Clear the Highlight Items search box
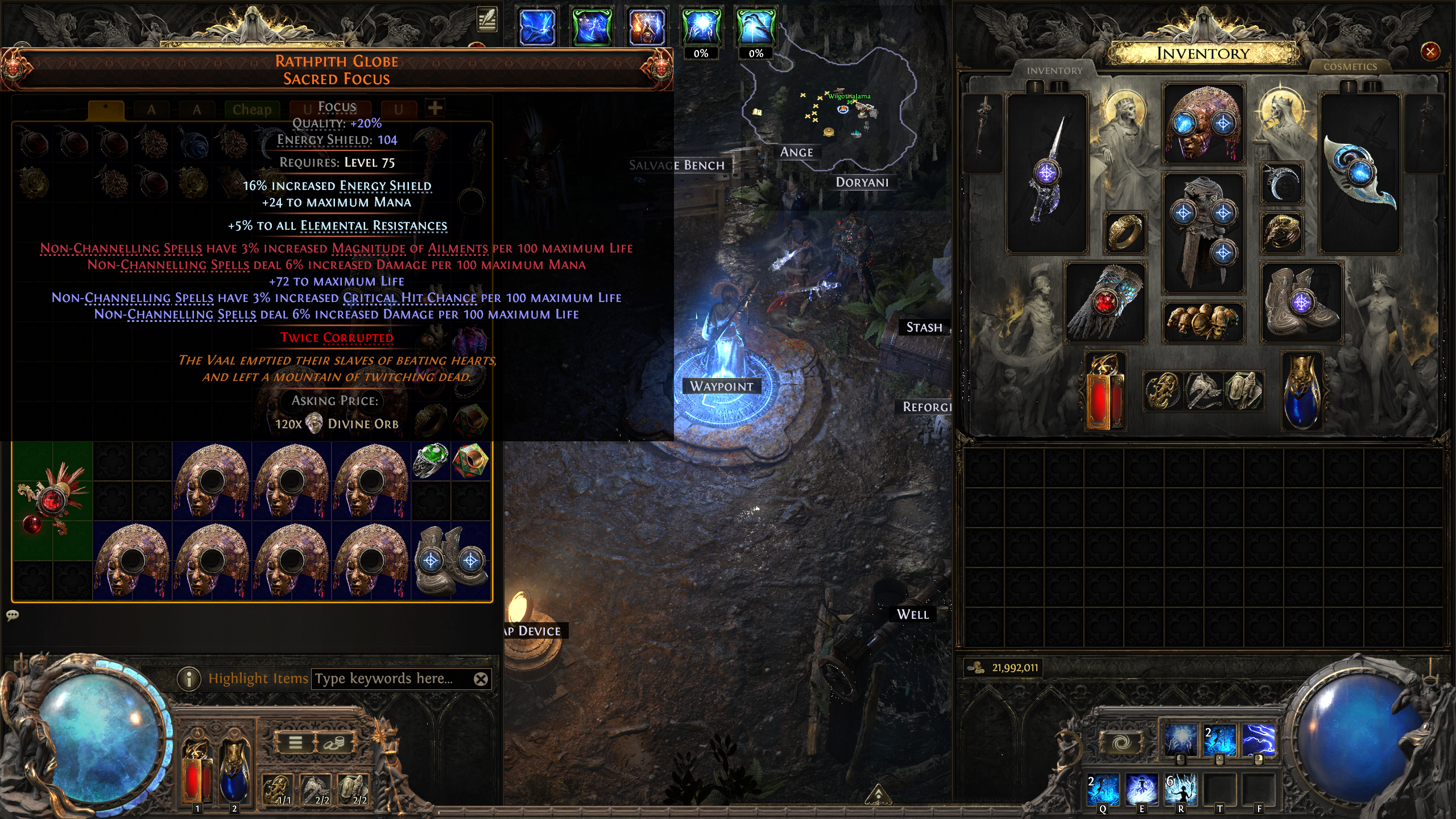The image size is (1456, 819). tap(481, 679)
